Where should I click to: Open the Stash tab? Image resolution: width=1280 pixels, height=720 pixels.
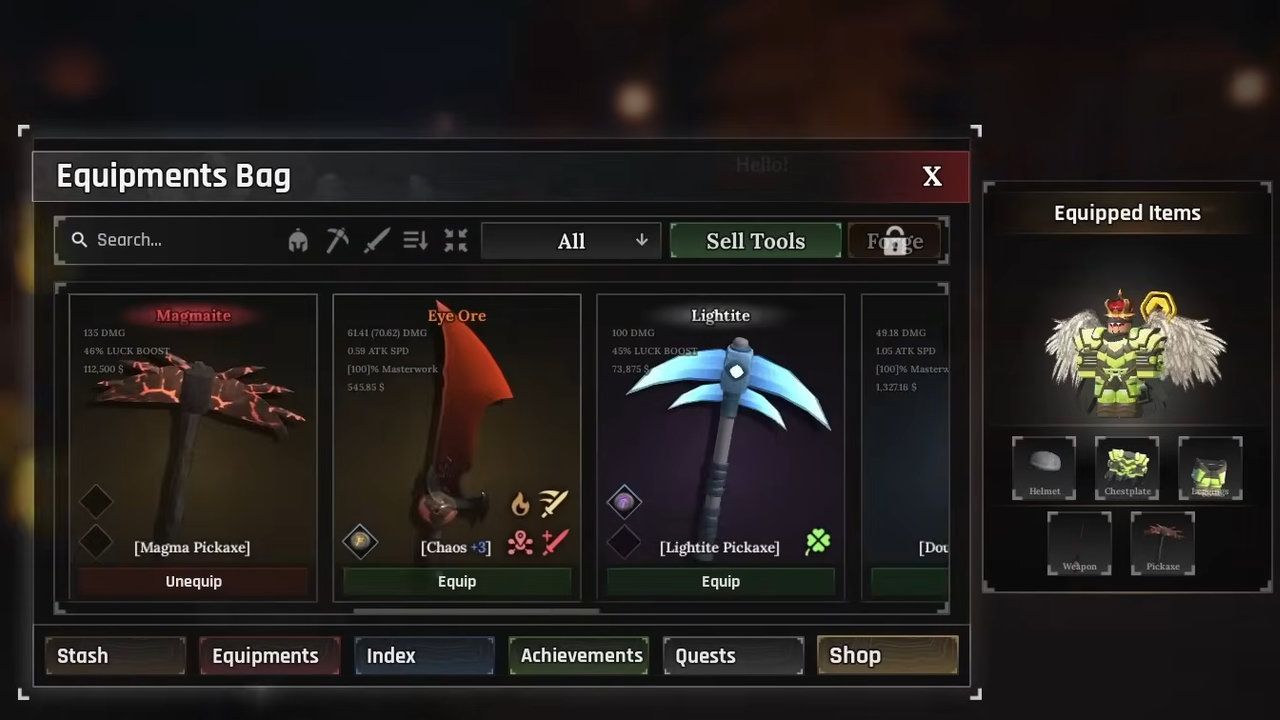[x=115, y=656]
